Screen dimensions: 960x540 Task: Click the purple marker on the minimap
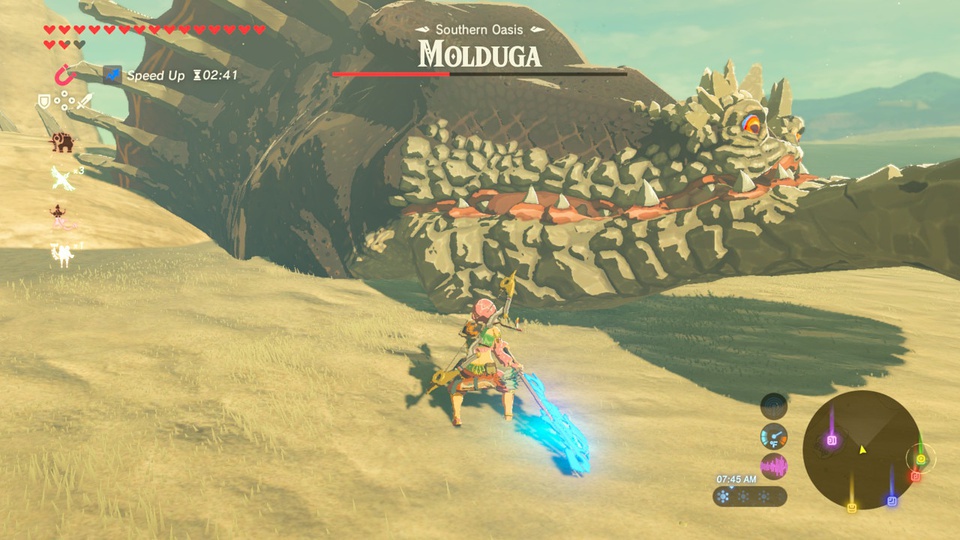point(832,441)
